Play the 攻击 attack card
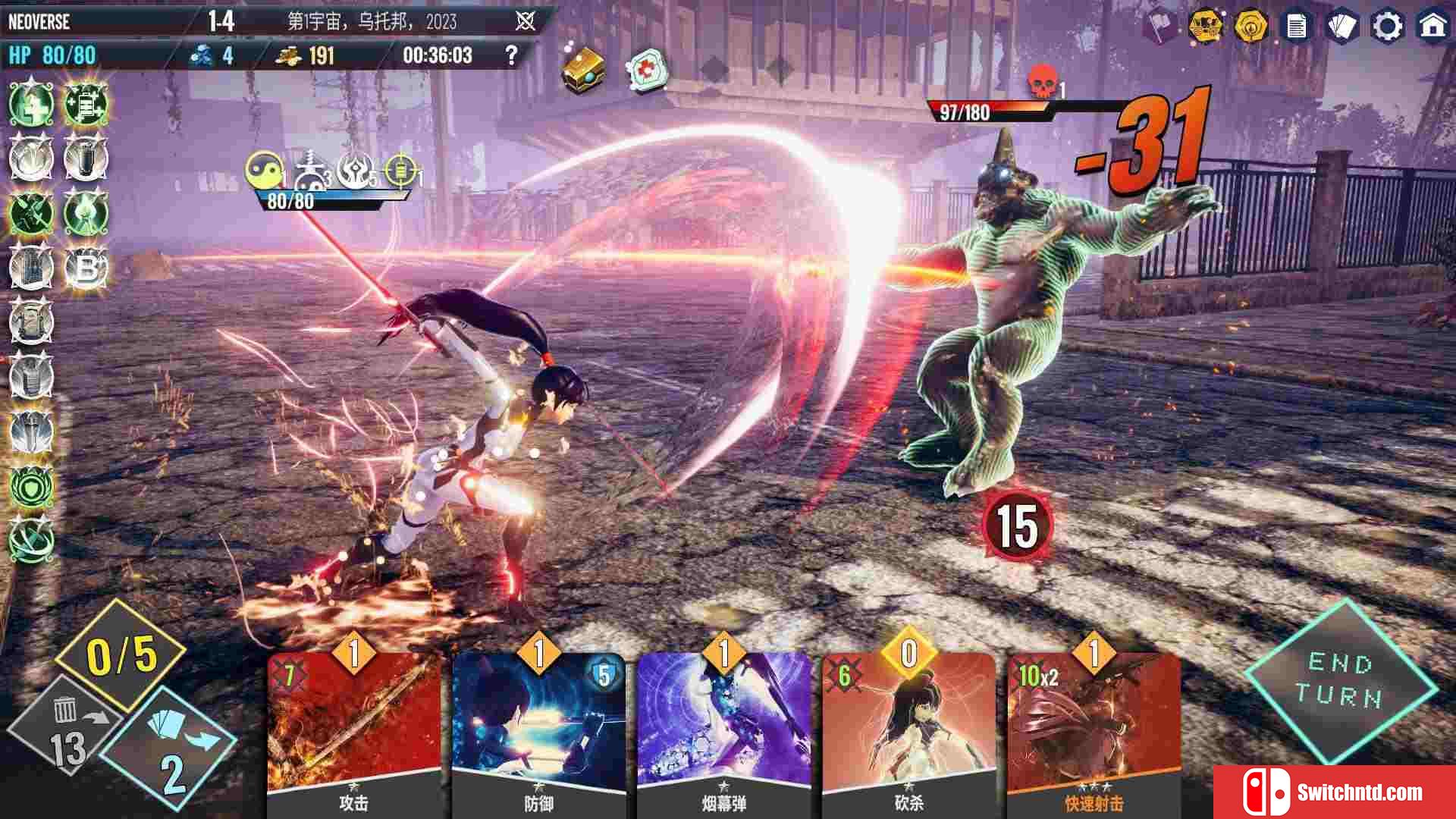 (x=353, y=728)
